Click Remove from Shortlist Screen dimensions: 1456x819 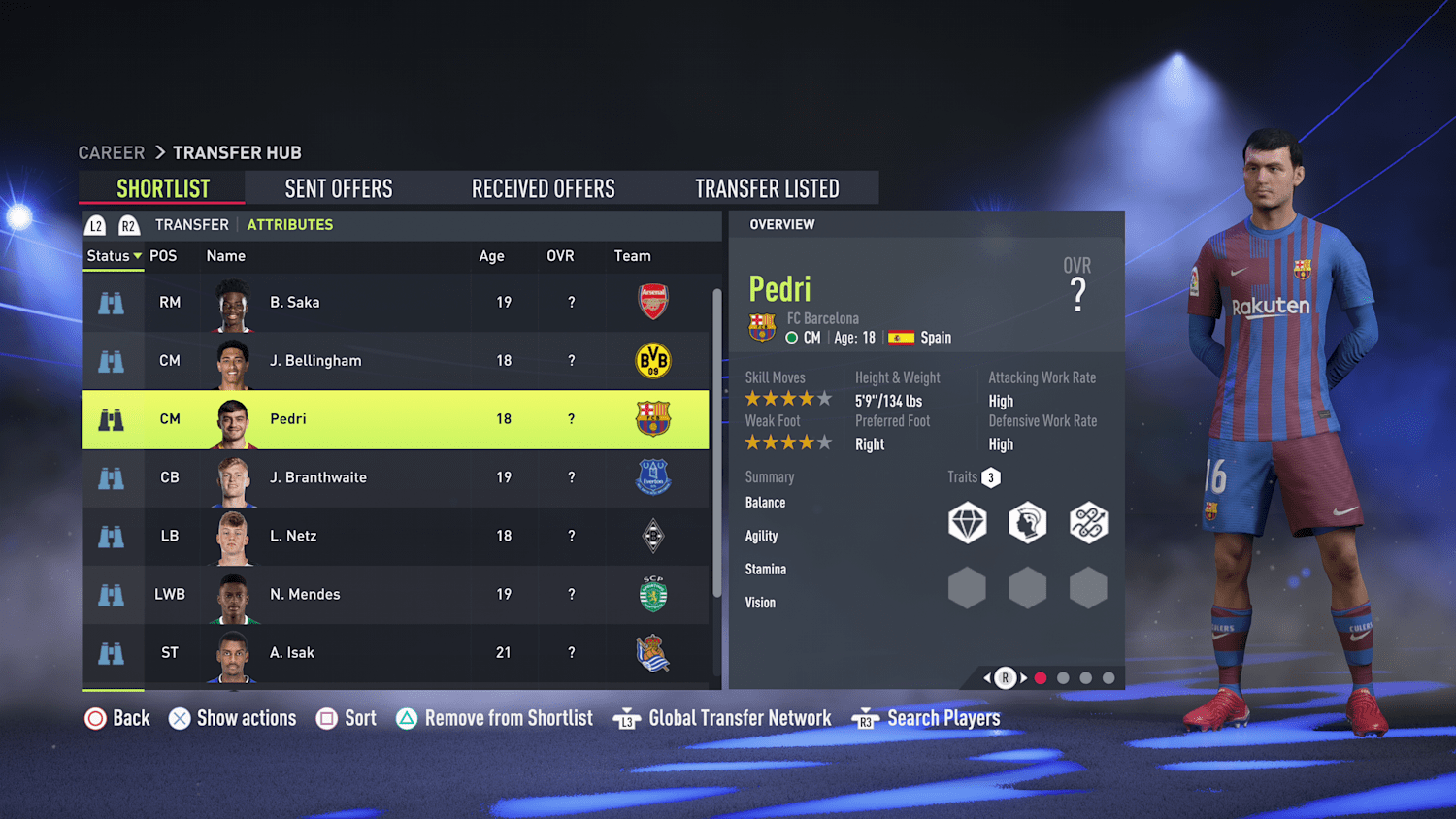pos(509,718)
